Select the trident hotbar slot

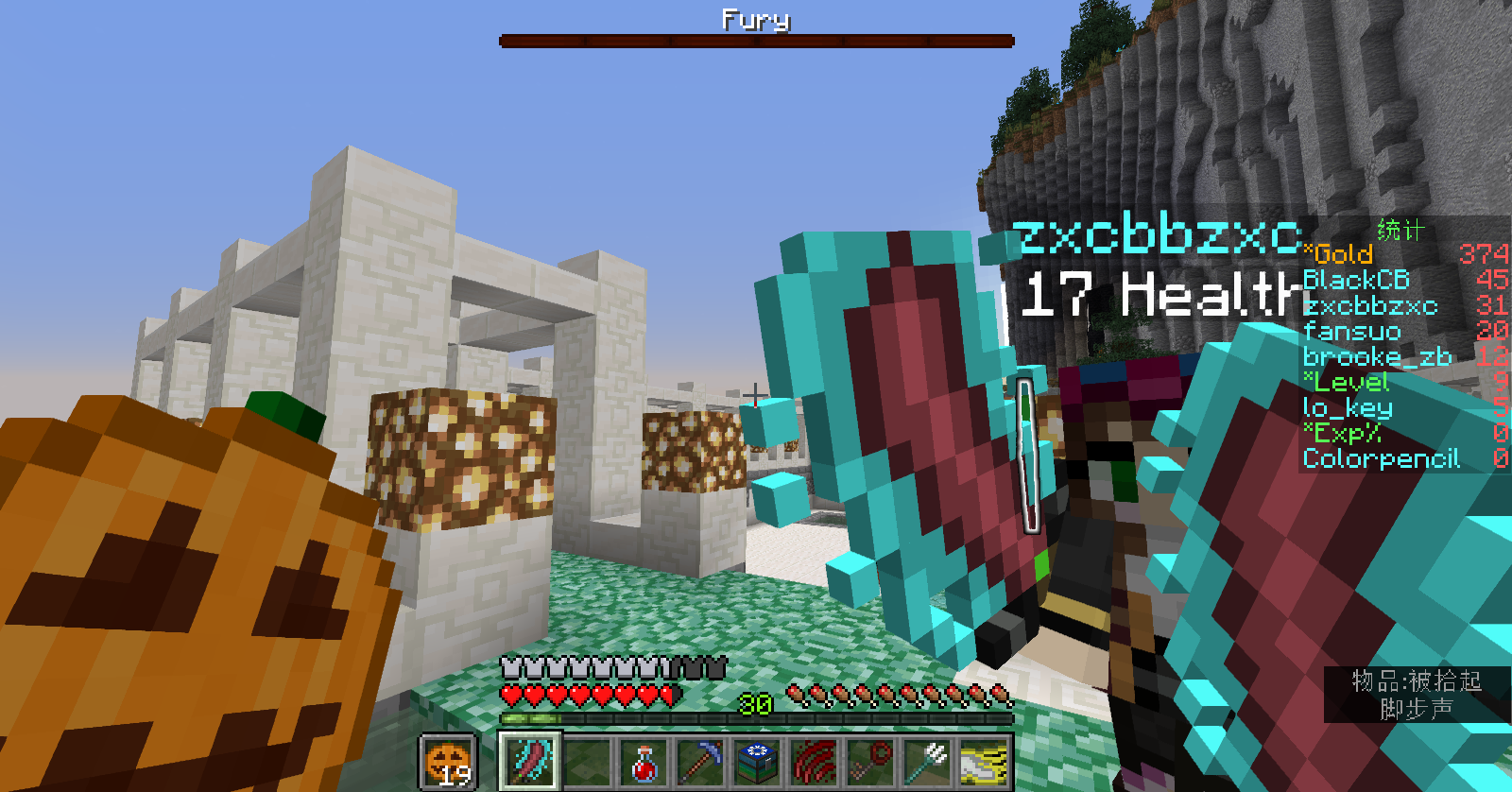927,762
